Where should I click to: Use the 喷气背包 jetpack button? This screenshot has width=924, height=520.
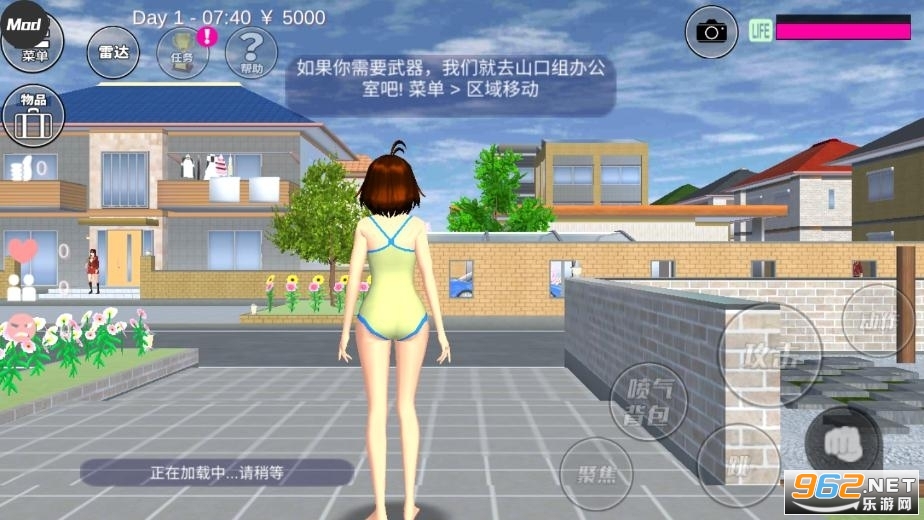[648, 402]
